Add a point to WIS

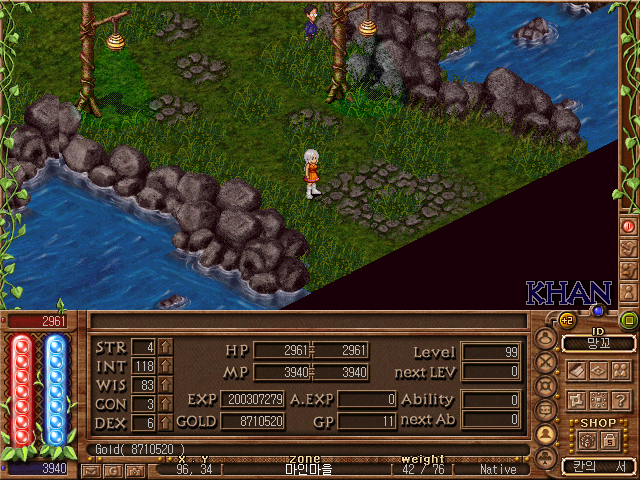[x=166, y=385]
